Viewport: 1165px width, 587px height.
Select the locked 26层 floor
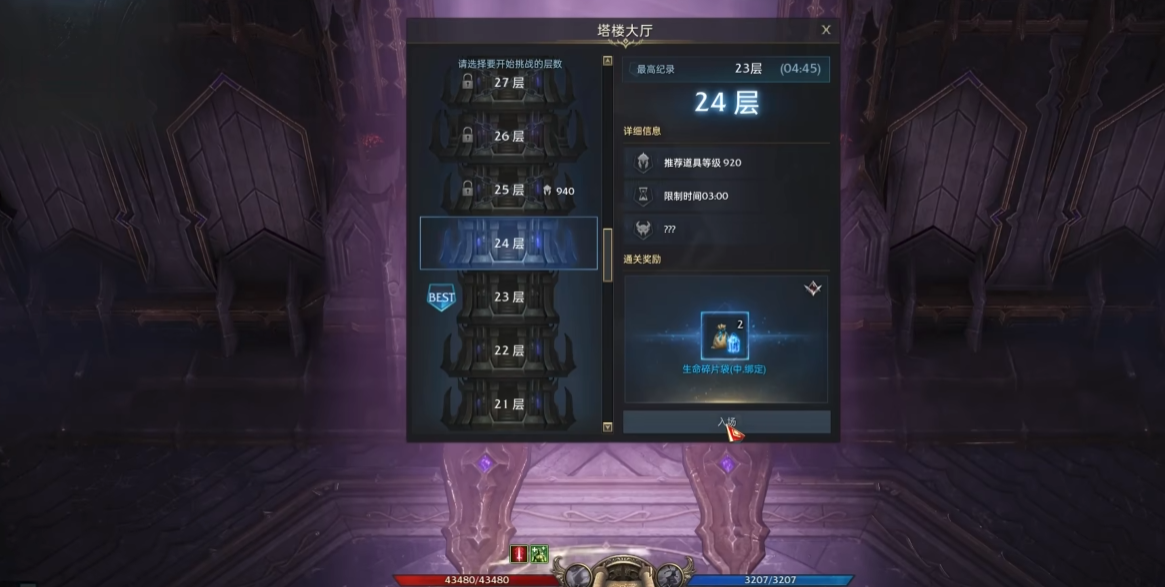(x=509, y=136)
